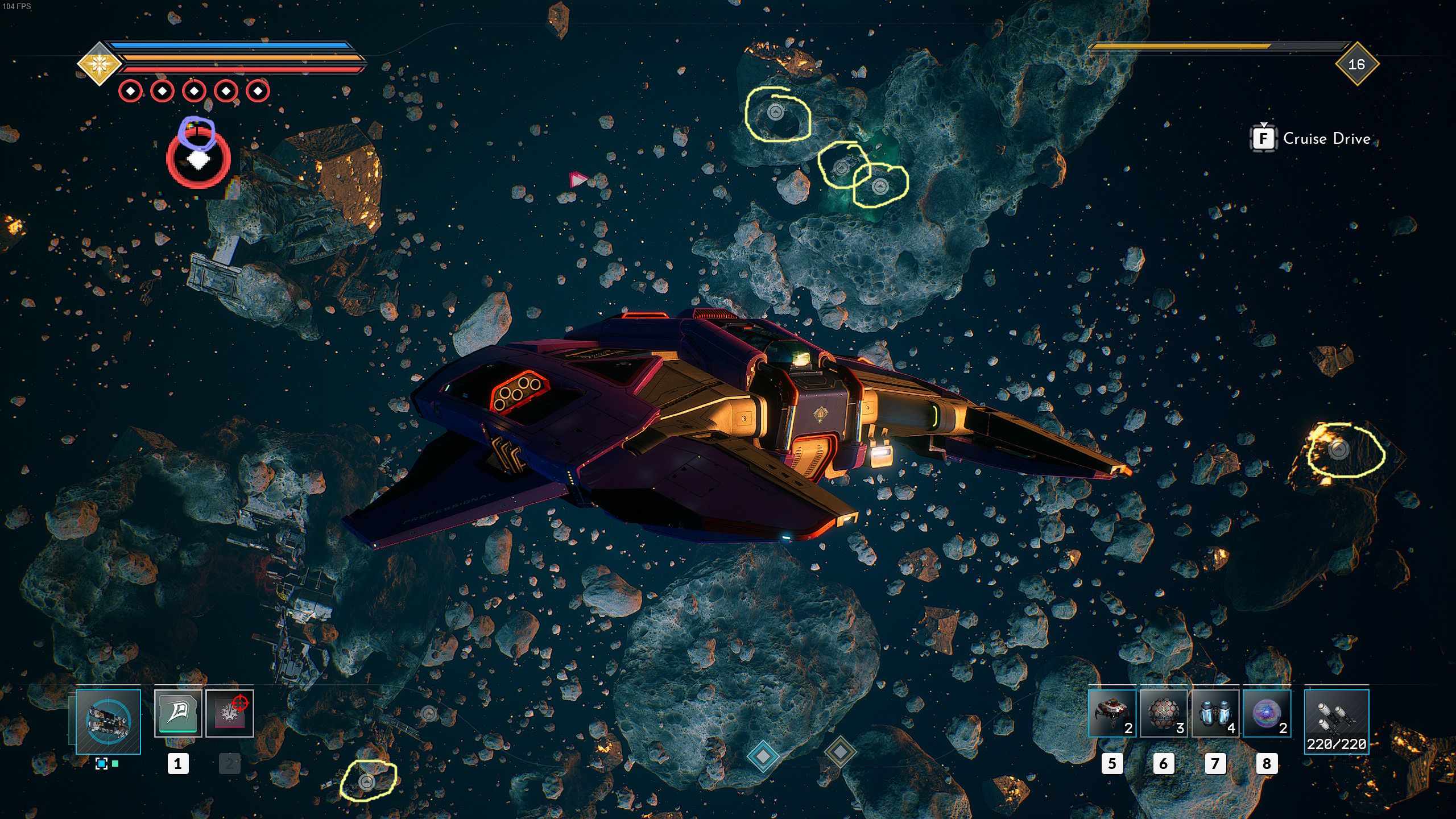This screenshot has height=819, width=1456.
Task: Click the F key icon beside Cruise Drive
Action: pos(1264,138)
